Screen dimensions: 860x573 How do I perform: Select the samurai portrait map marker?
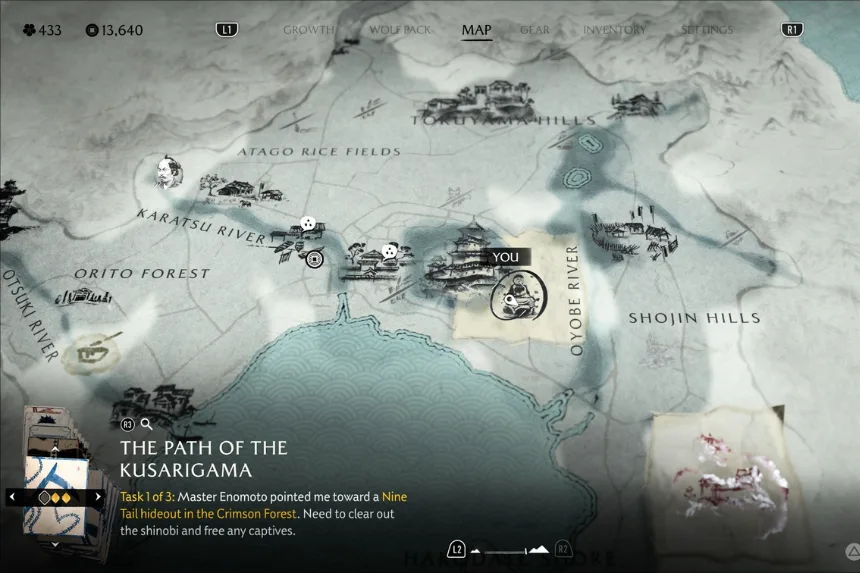click(166, 172)
